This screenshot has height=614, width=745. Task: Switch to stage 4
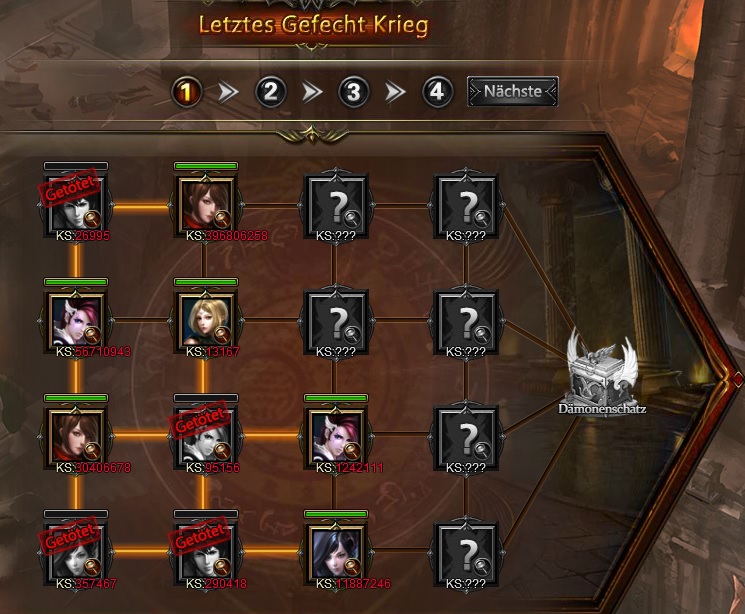tap(434, 93)
